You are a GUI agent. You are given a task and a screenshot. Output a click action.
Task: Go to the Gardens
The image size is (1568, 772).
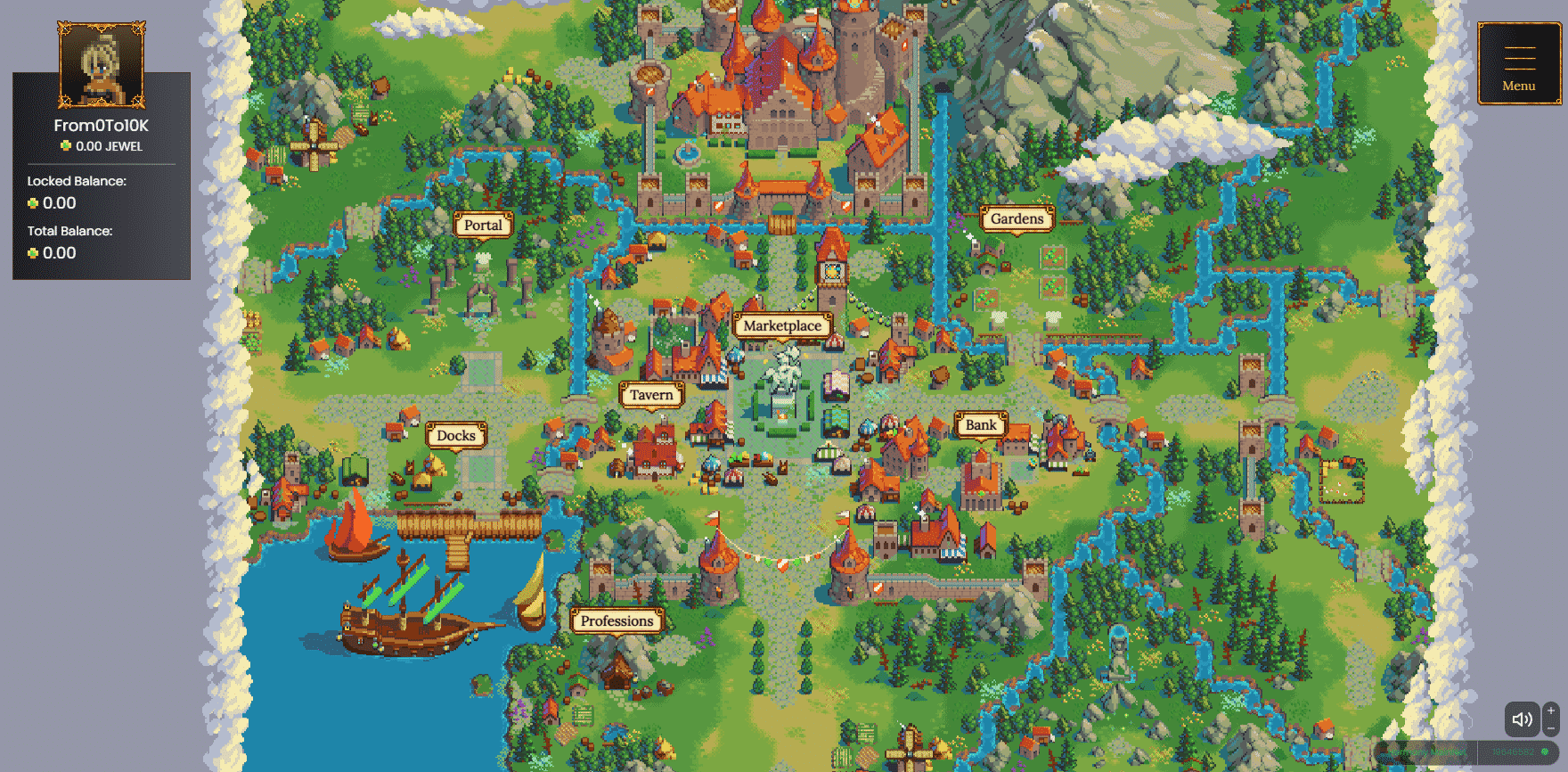[x=1017, y=219]
